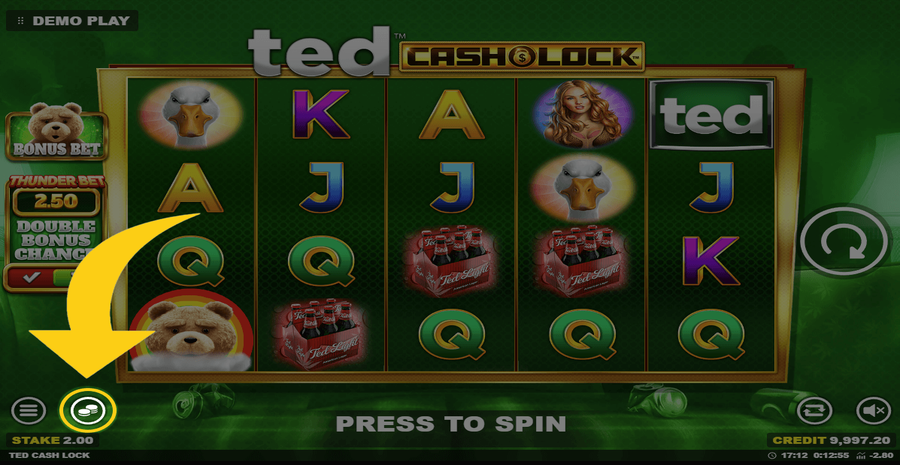The height and width of the screenshot is (465, 900).
Task: Open the hamburger game menu
Action: [x=28, y=409]
